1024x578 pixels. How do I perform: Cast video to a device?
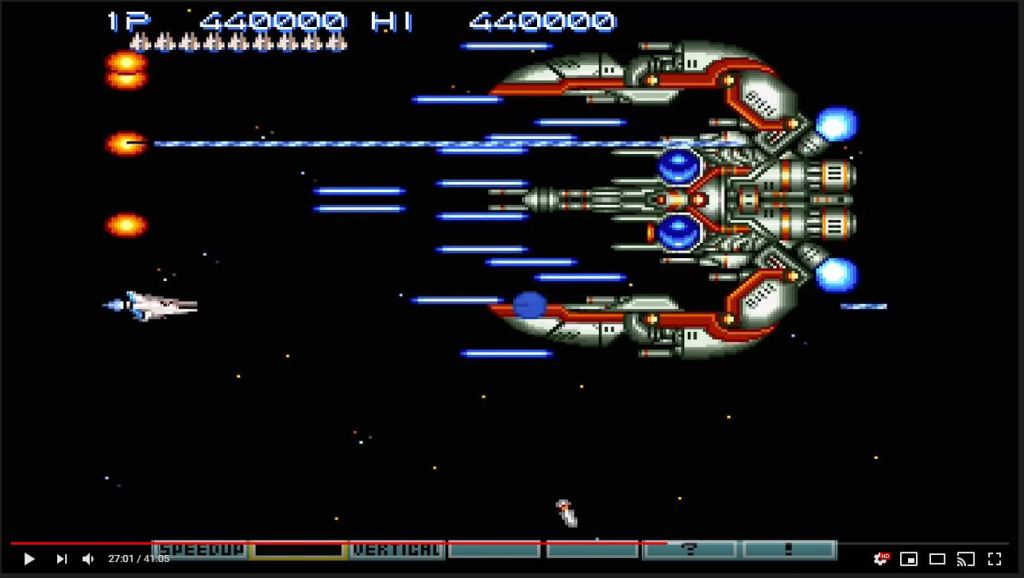point(966,559)
